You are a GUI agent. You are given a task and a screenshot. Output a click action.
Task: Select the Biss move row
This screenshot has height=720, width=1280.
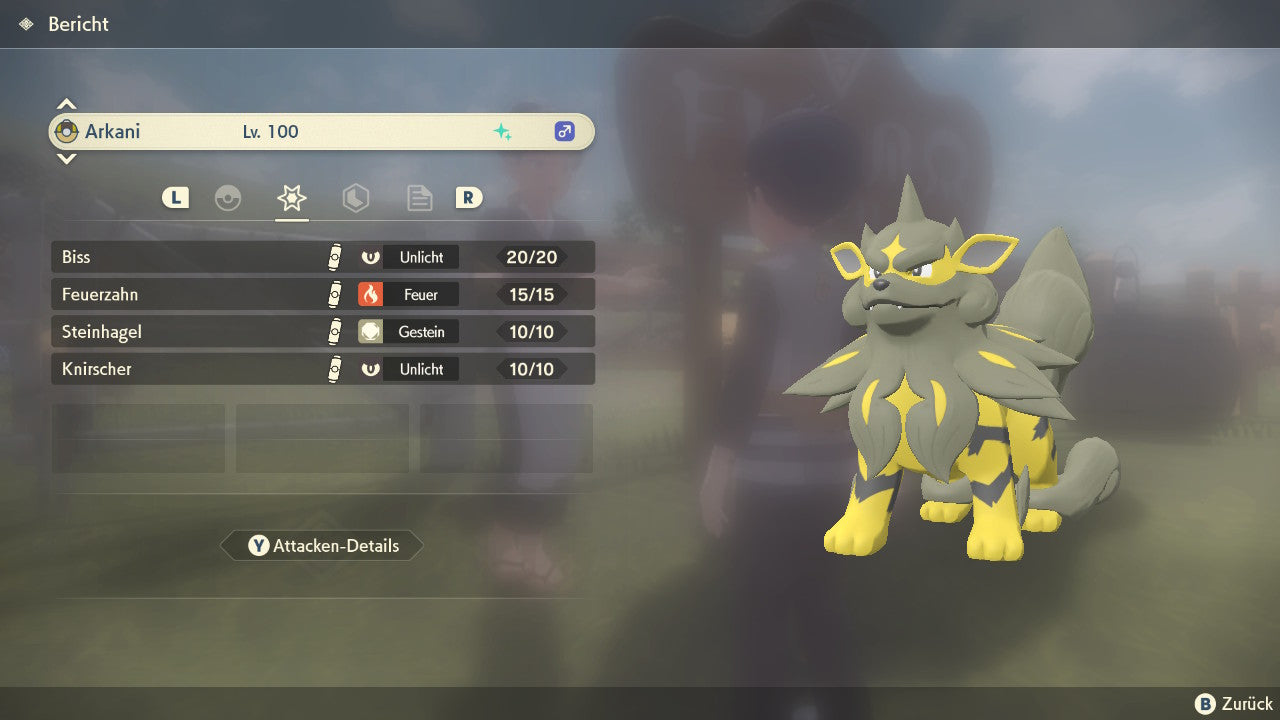click(x=322, y=257)
